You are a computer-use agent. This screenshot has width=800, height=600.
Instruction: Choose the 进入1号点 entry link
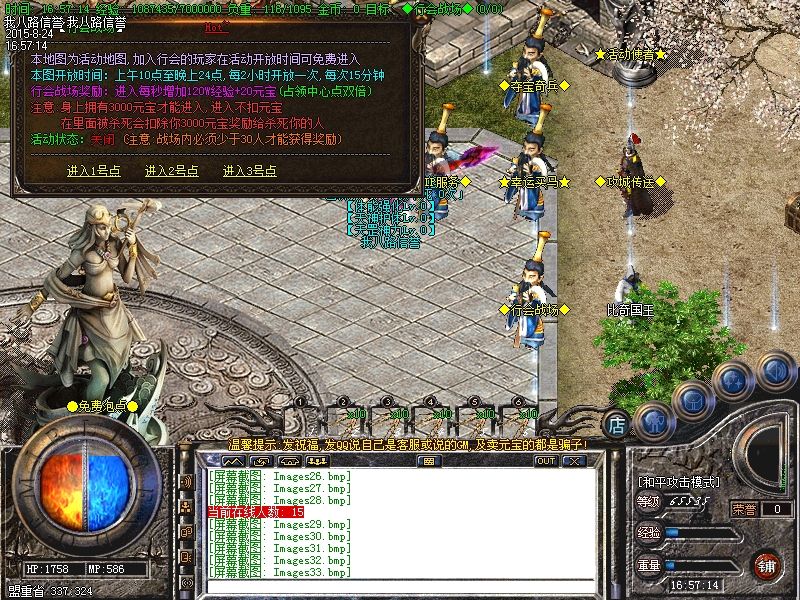(93, 171)
